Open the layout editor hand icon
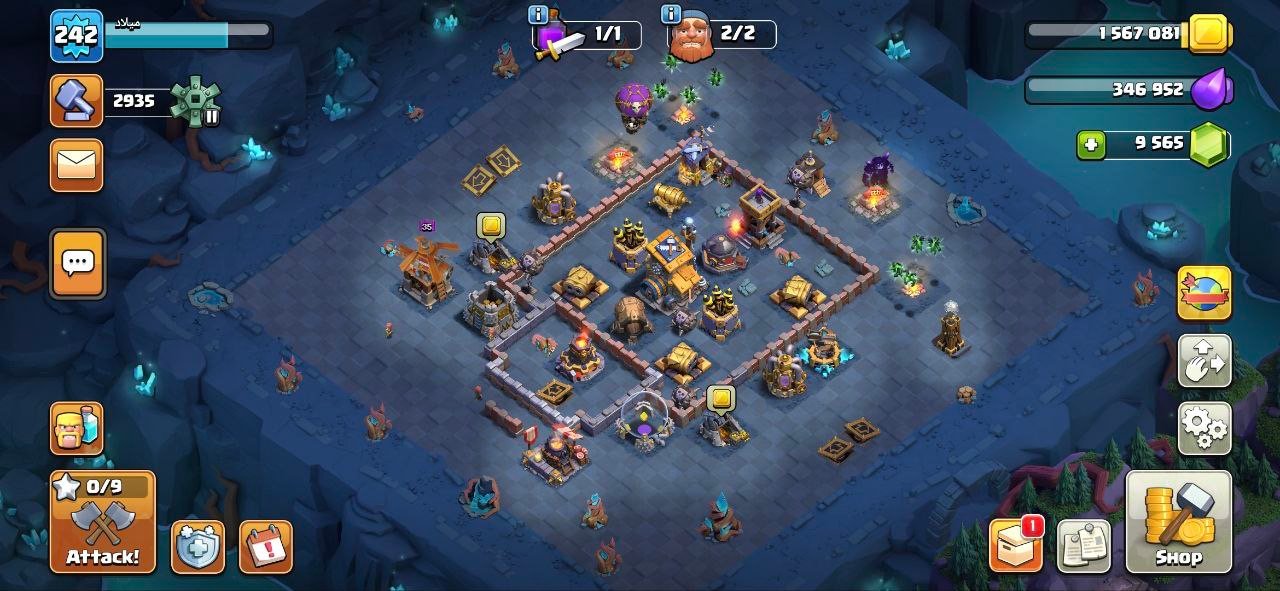Viewport: 1280px width, 591px height. [x=1204, y=361]
